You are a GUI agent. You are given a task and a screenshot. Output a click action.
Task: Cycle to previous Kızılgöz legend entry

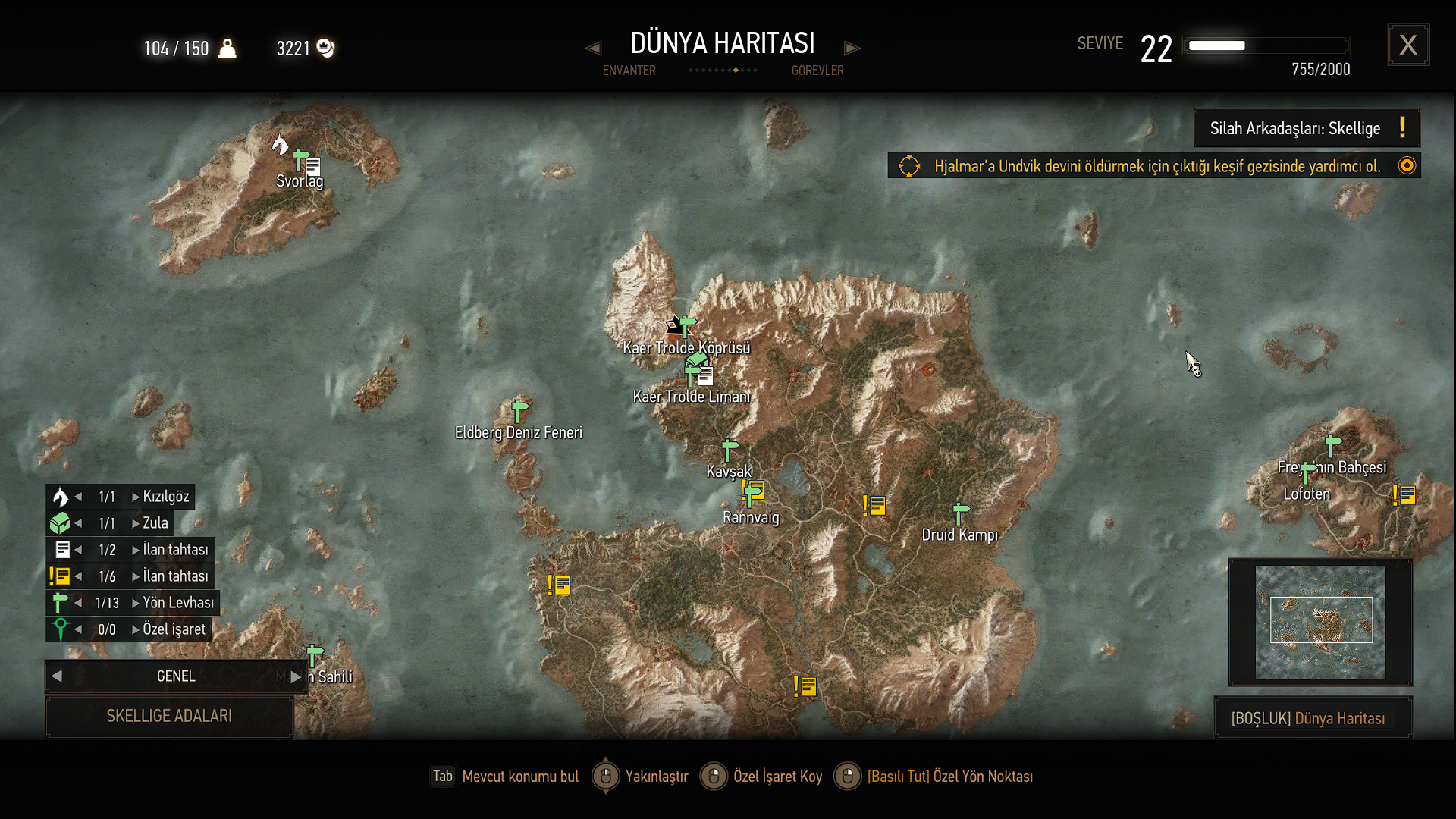pos(79,497)
